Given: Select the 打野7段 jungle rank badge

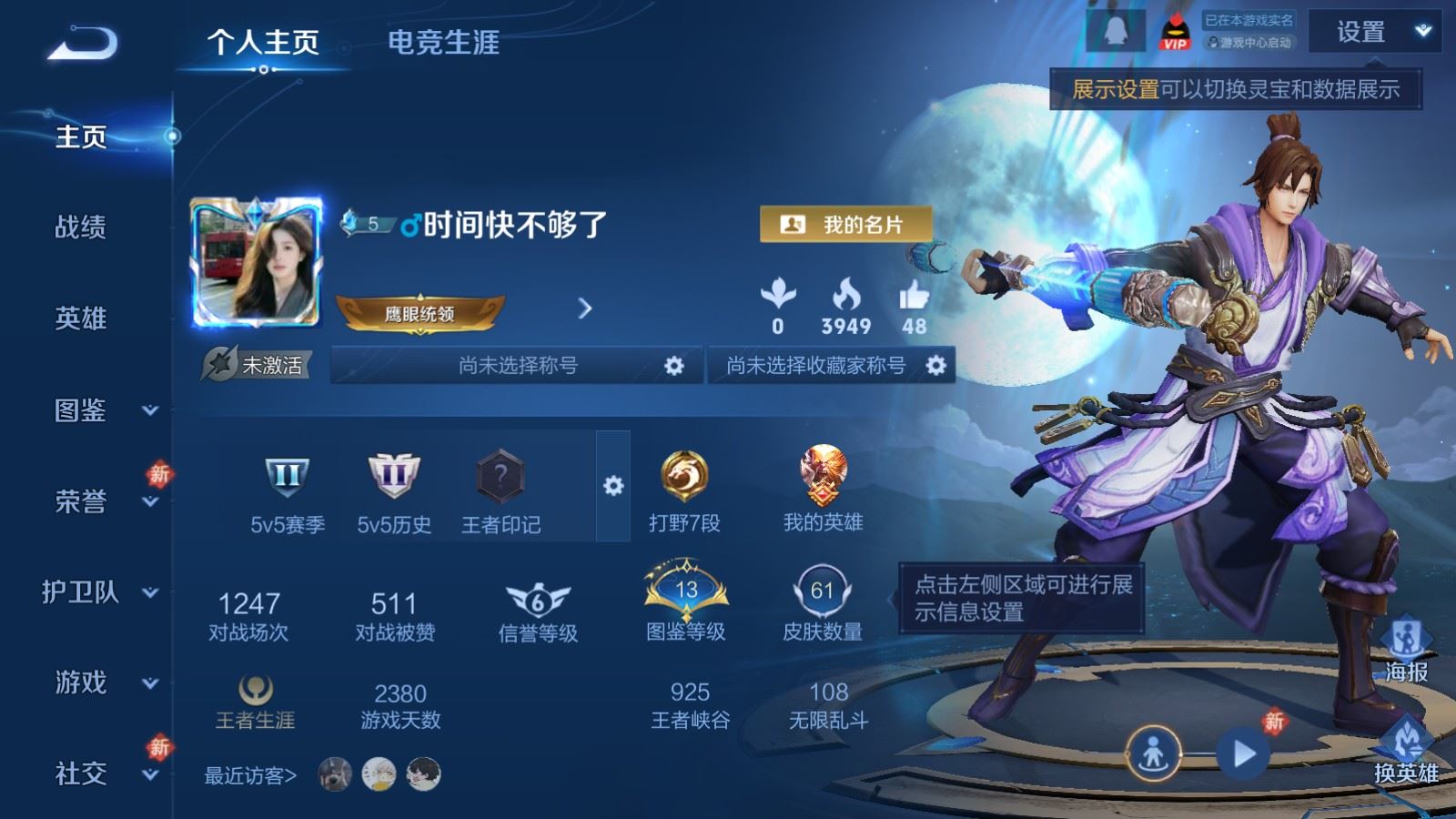Looking at the screenshot, I should click(x=683, y=478).
